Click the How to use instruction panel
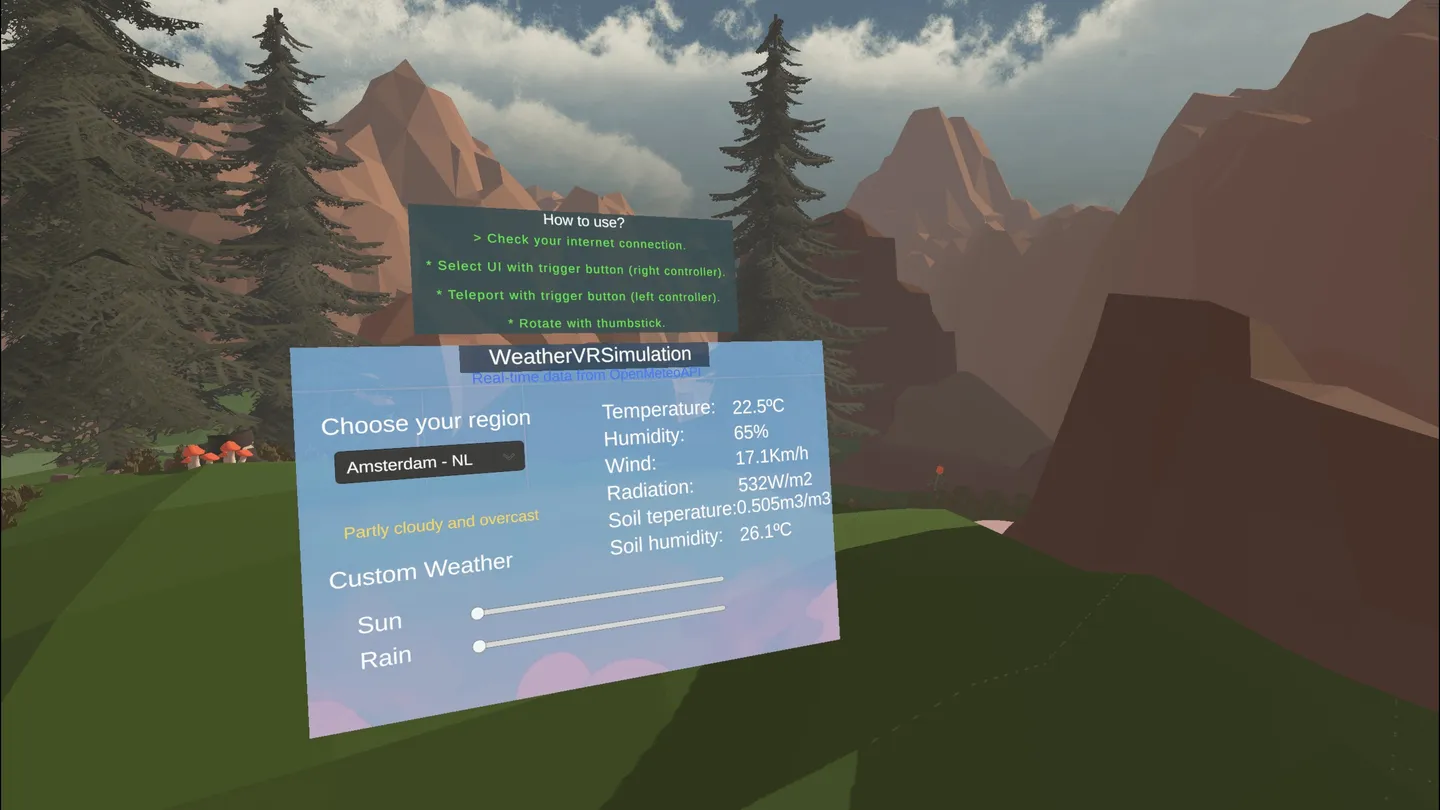 point(577,270)
